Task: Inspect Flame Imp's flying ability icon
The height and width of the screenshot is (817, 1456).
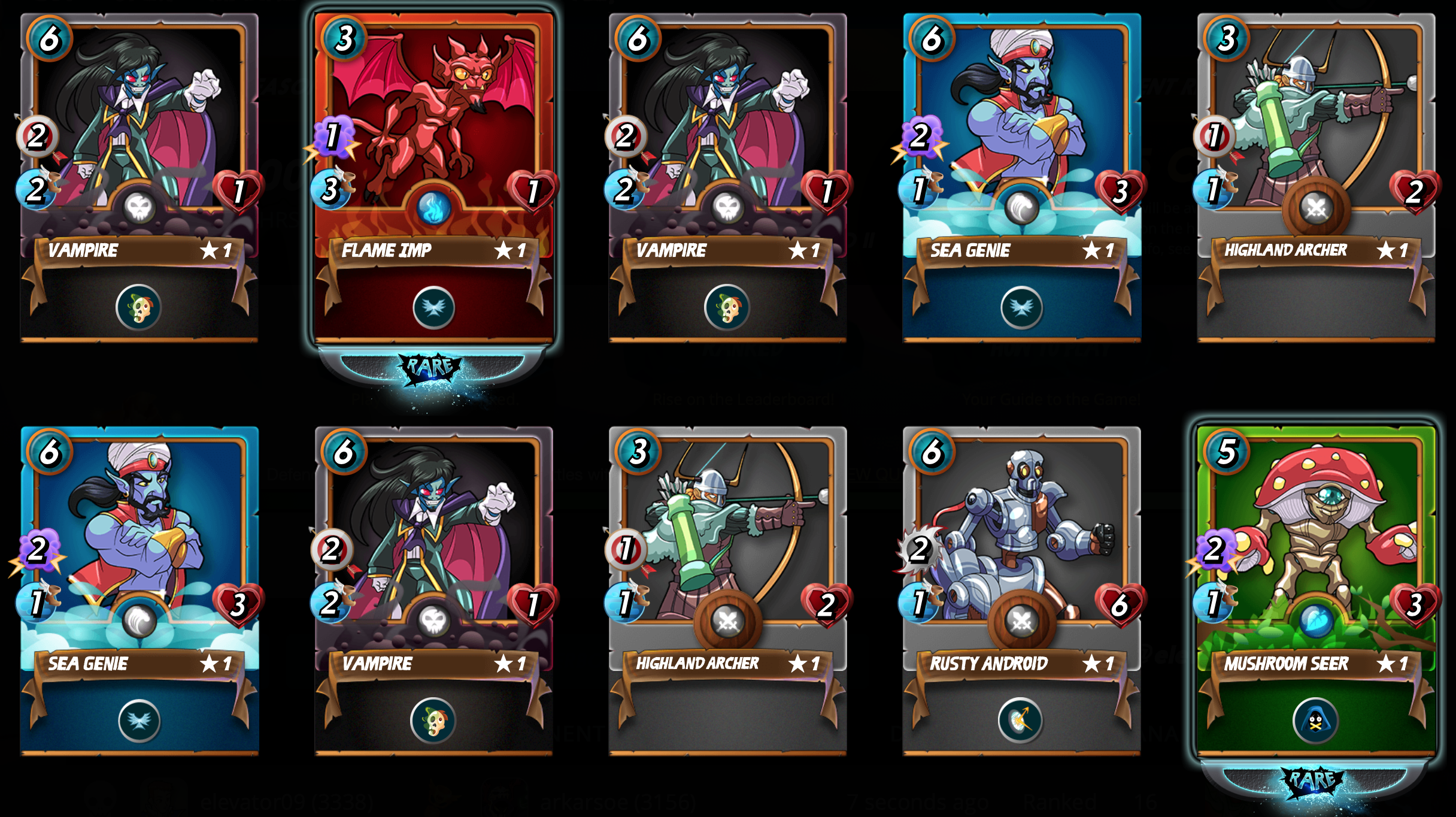Action: tap(434, 308)
